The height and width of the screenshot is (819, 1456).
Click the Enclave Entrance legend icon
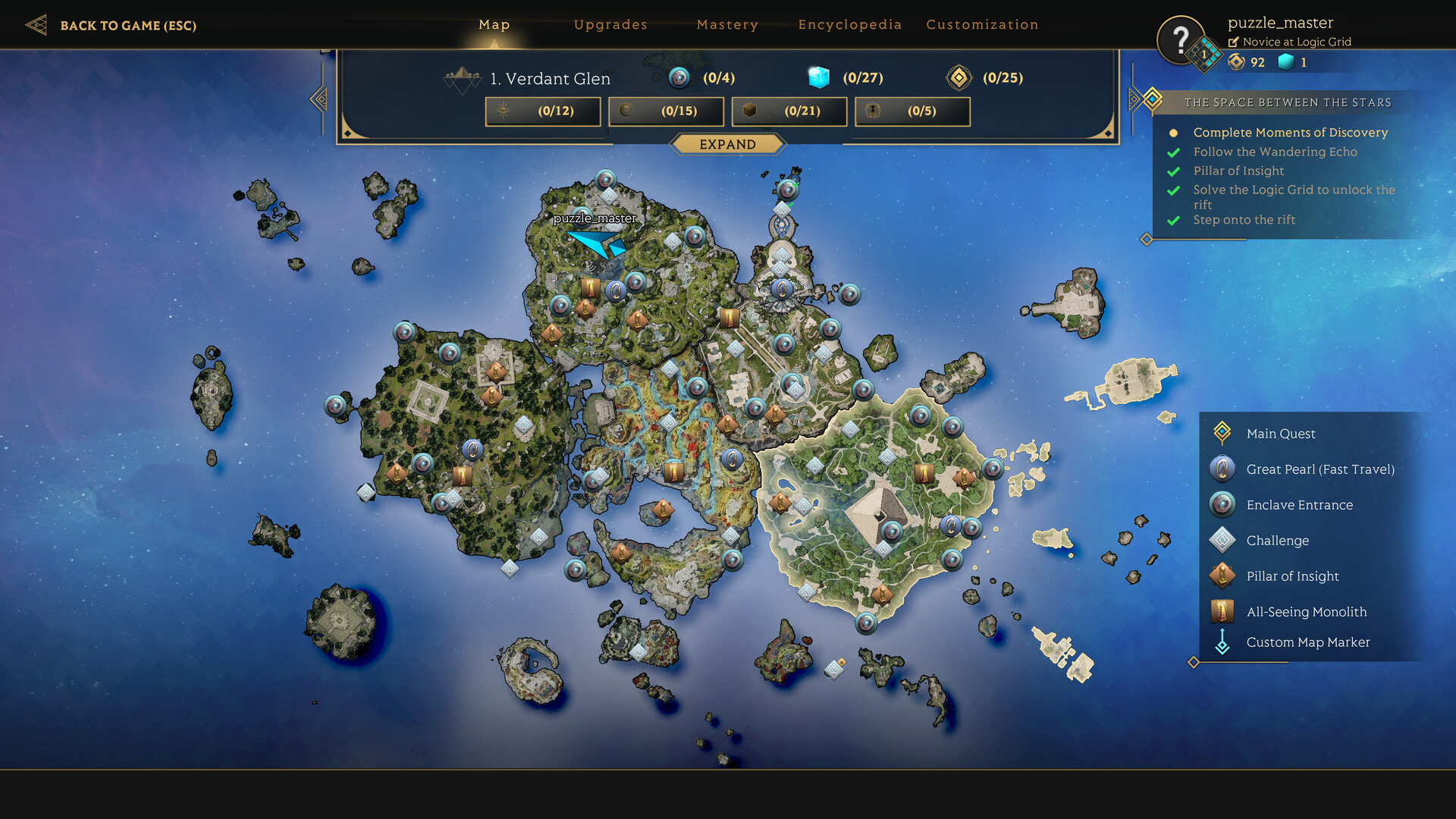[1222, 504]
